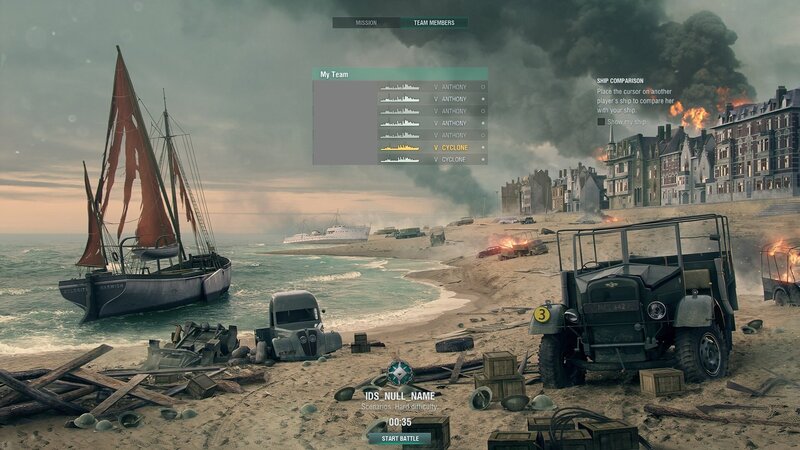Select the highlighted yellow Cyclone team row

[432, 147]
